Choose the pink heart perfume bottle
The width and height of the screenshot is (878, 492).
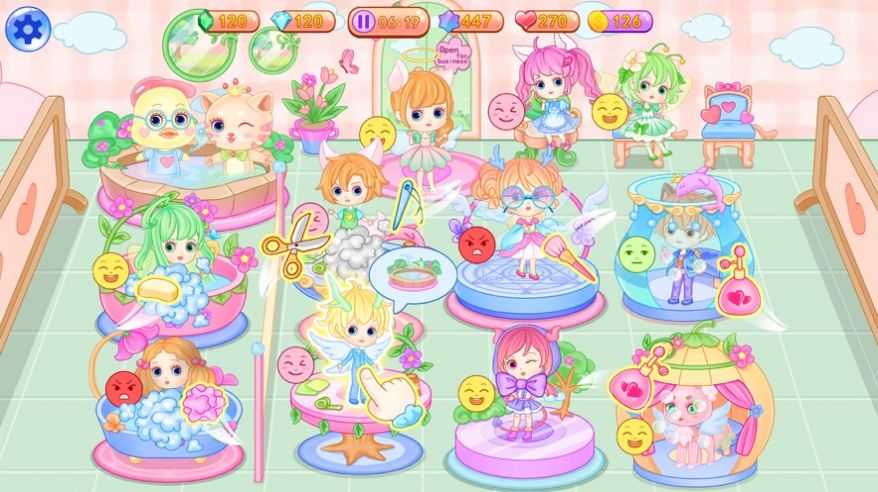(x=740, y=291)
